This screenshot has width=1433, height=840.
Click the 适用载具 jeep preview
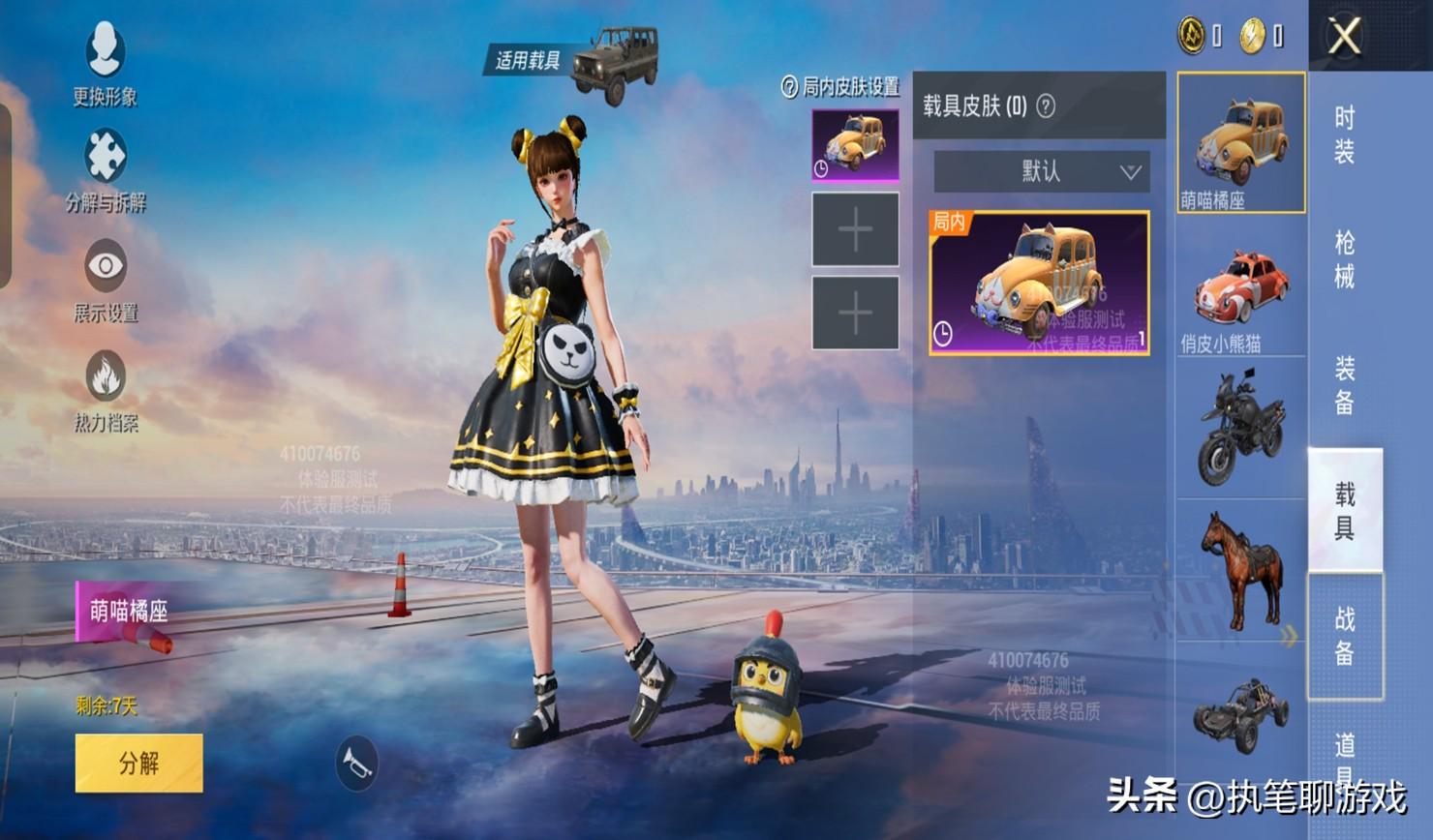(614, 61)
